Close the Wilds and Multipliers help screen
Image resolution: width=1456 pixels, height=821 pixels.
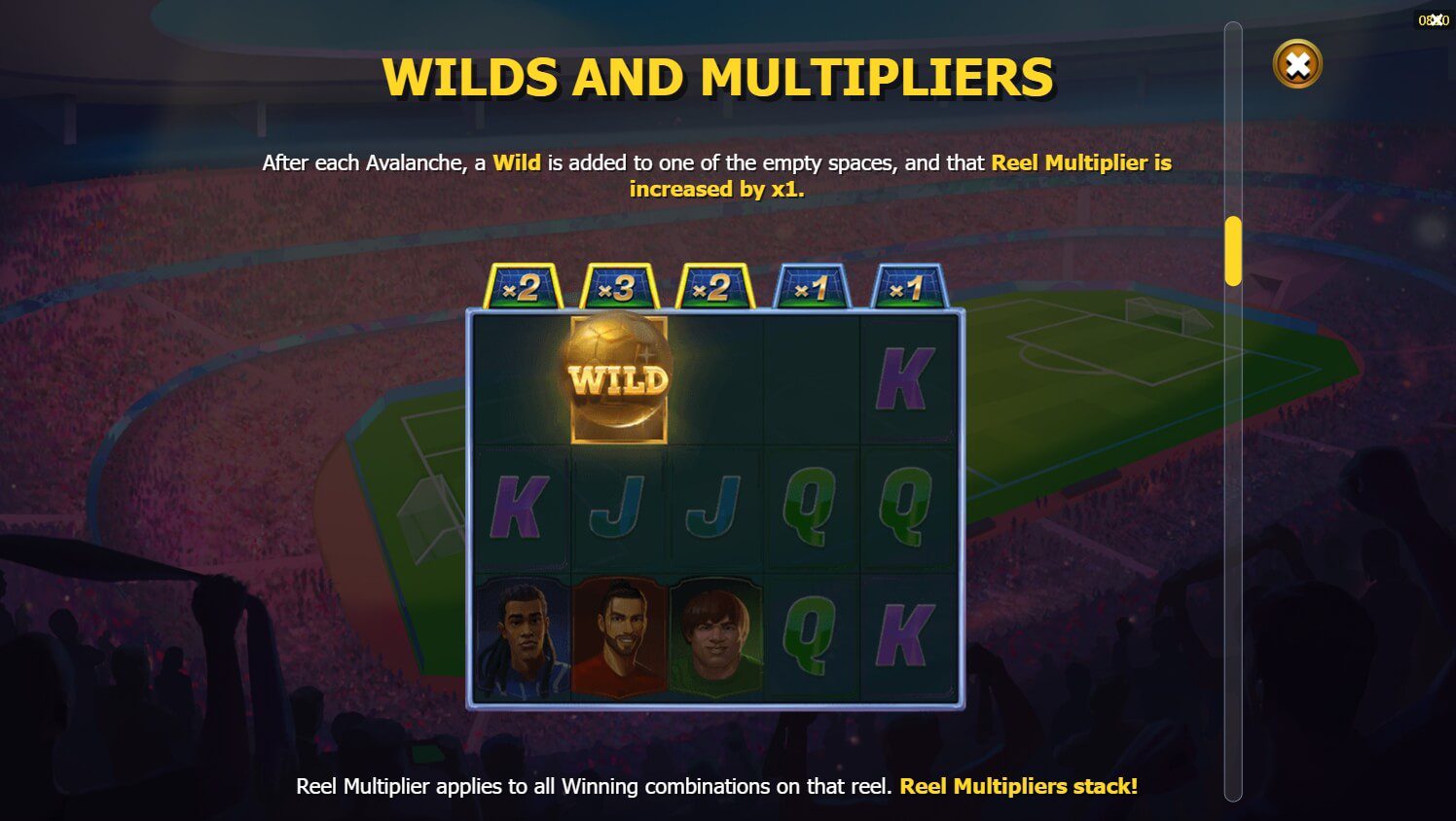click(1296, 65)
